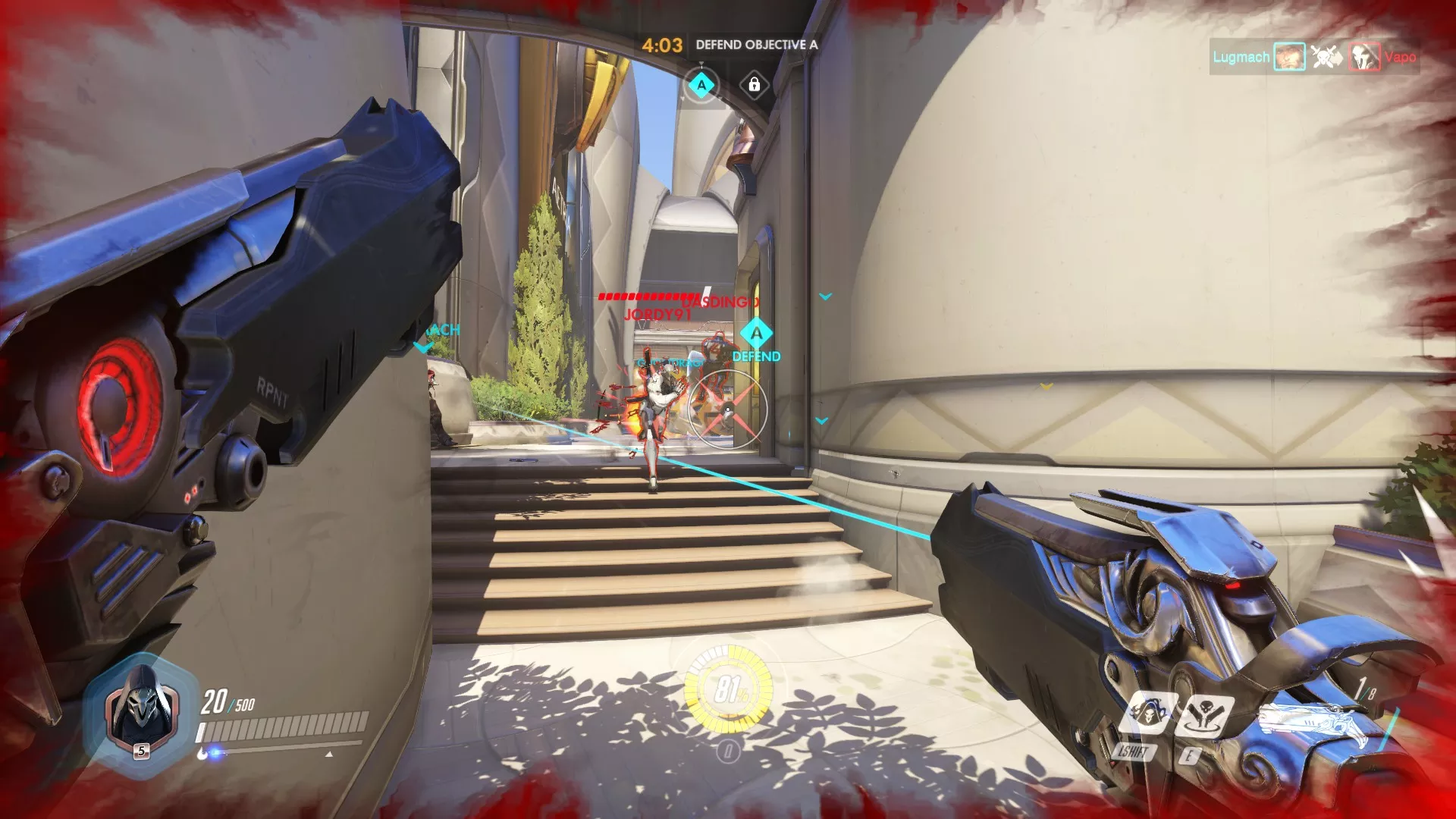This screenshot has height=819, width=1456.
Task: Click the objective A diamond marker
Action: [x=701, y=85]
